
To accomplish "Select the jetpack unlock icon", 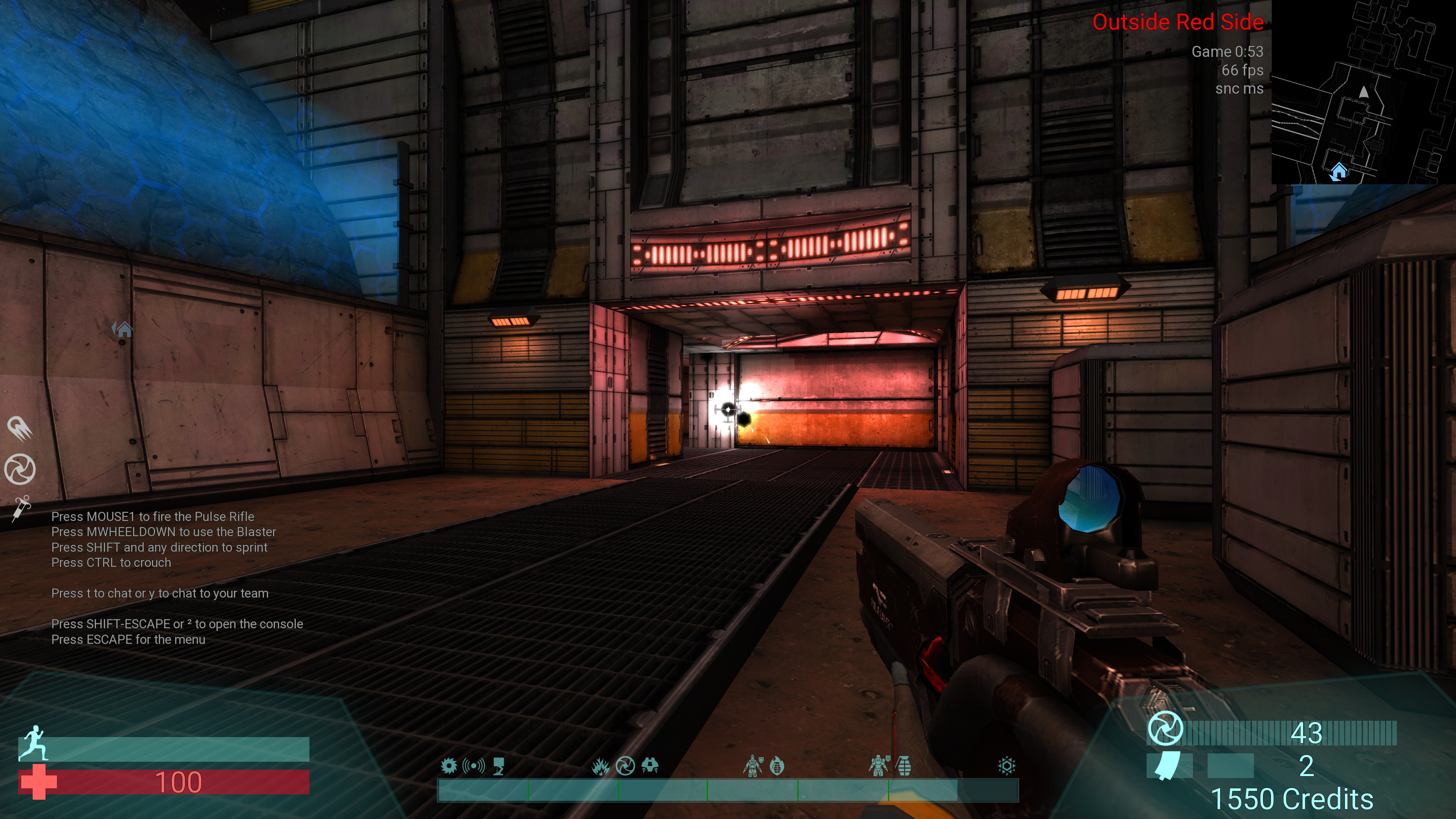I will 650,766.
